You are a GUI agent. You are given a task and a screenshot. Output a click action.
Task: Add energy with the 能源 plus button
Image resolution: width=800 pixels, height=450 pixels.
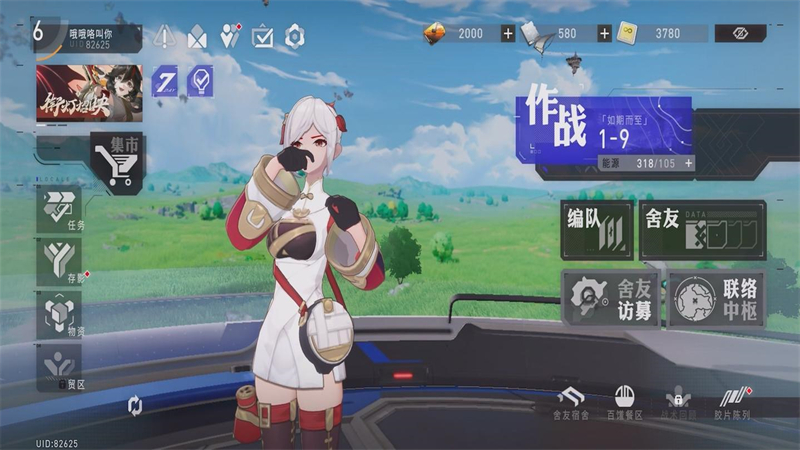coord(688,163)
